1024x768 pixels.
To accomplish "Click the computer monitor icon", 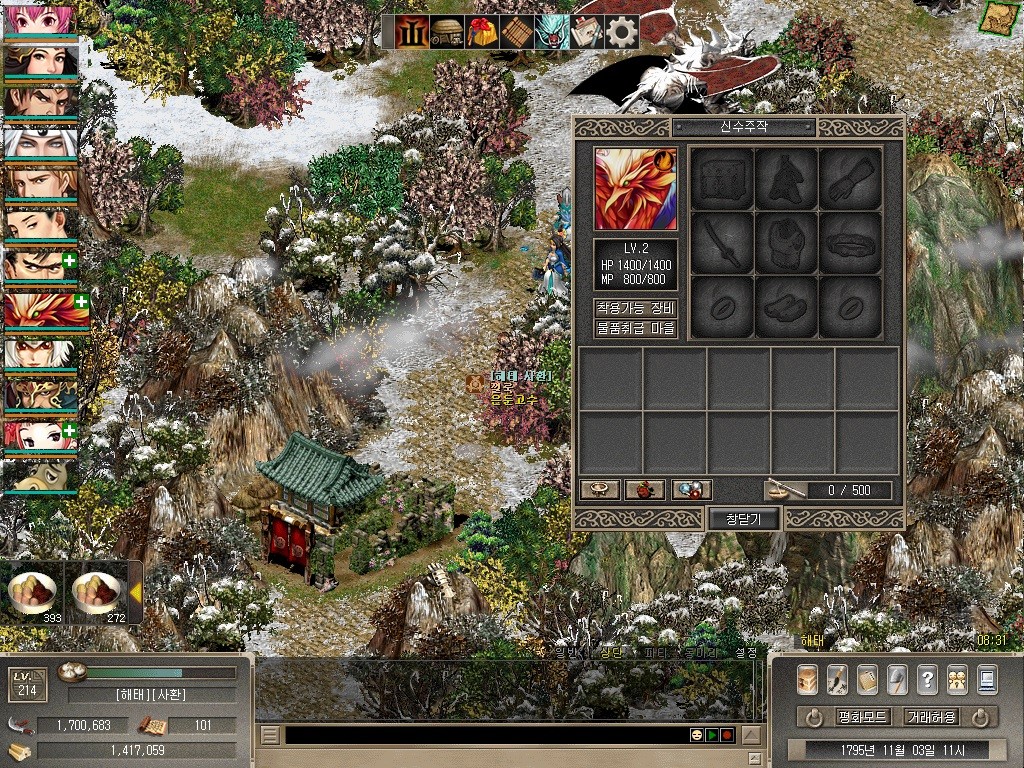I will pos(987,679).
